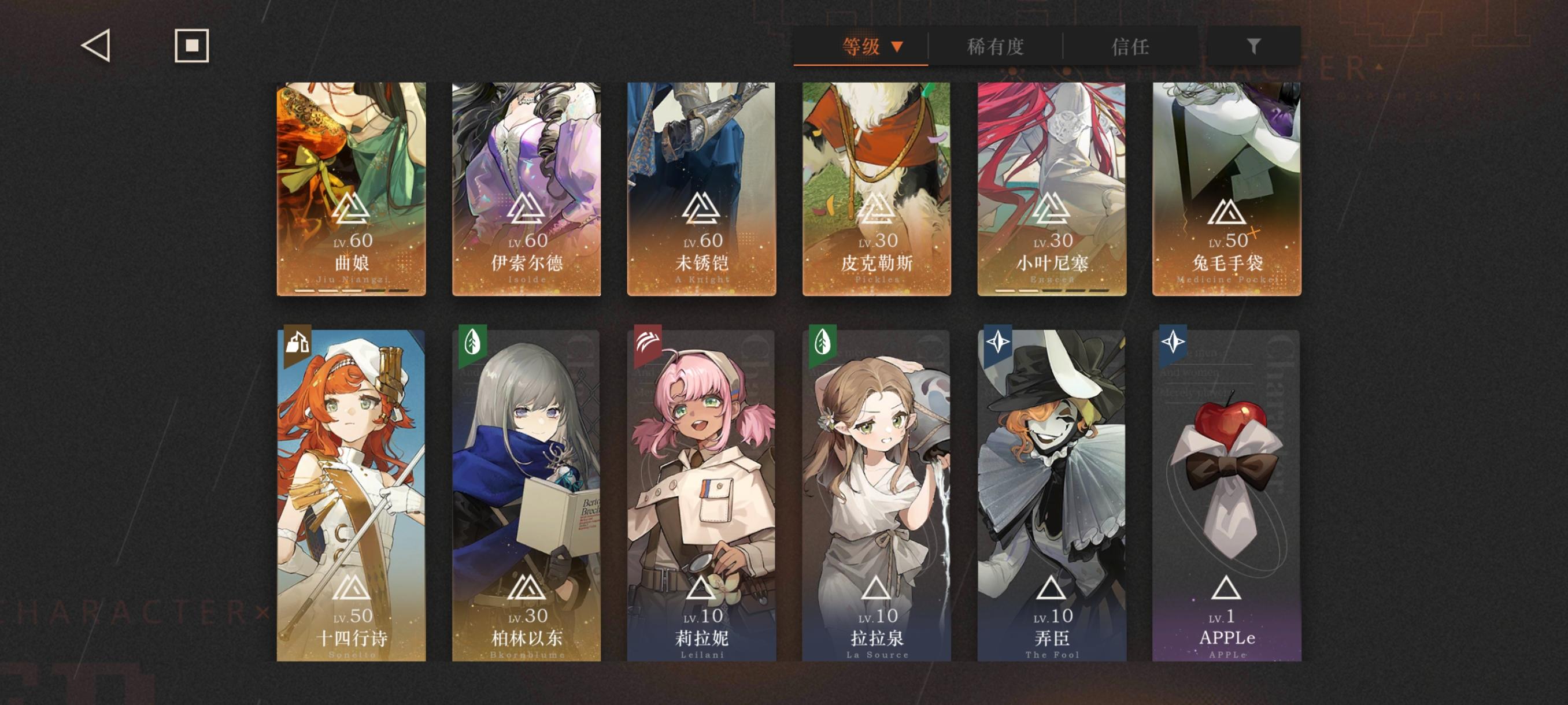Open the LV.60 未锈铠 A Knight card
Image resolution: width=1568 pixels, height=705 pixels.
point(701,188)
